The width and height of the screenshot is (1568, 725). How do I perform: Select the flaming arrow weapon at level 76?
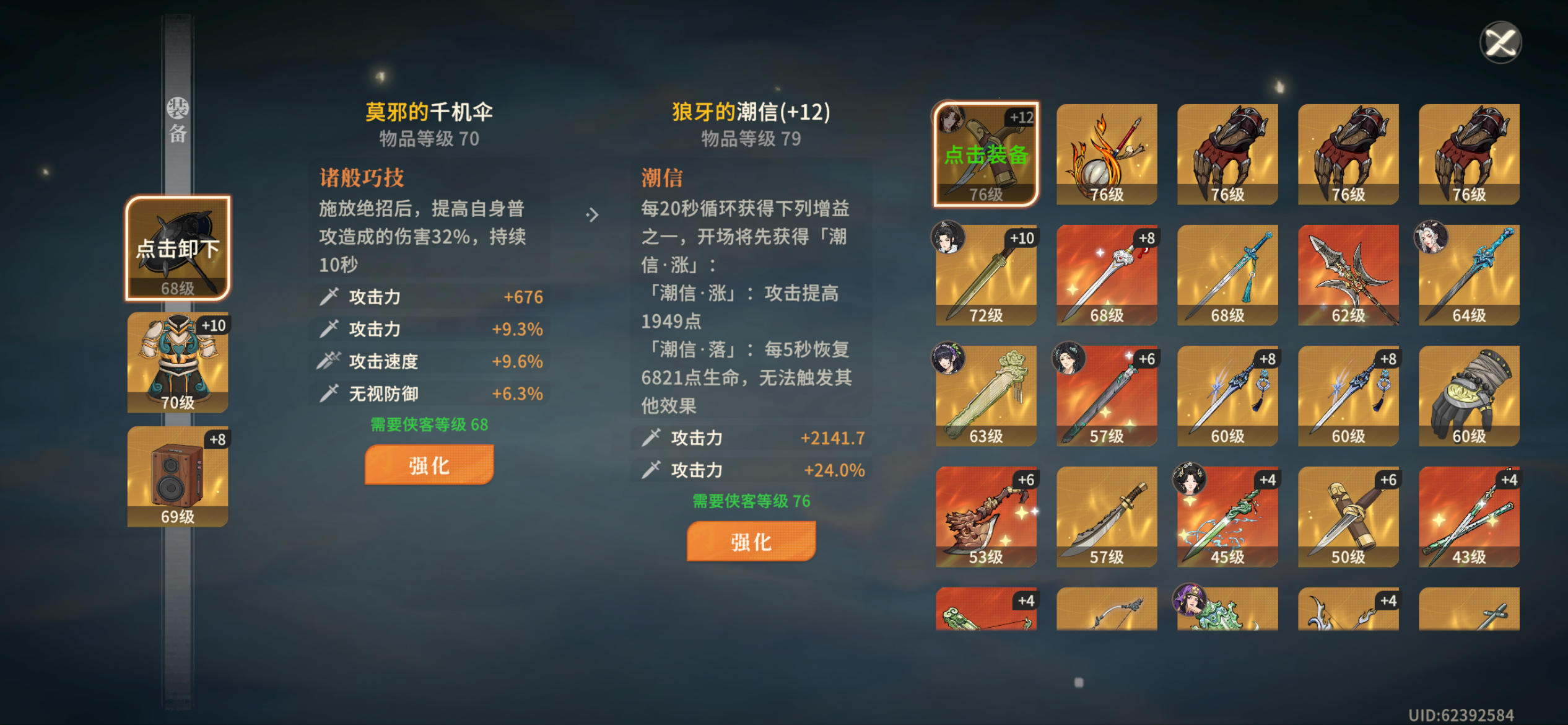pos(1106,154)
